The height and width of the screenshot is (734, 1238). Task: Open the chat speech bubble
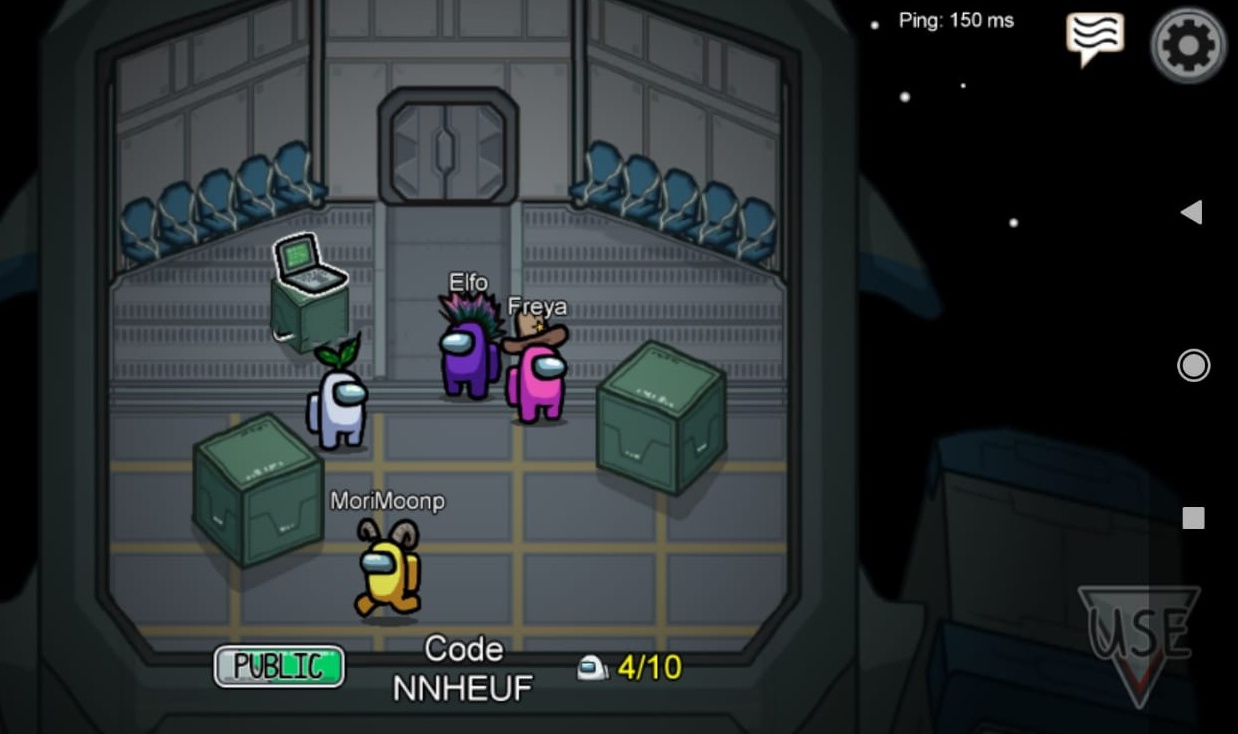(1094, 38)
